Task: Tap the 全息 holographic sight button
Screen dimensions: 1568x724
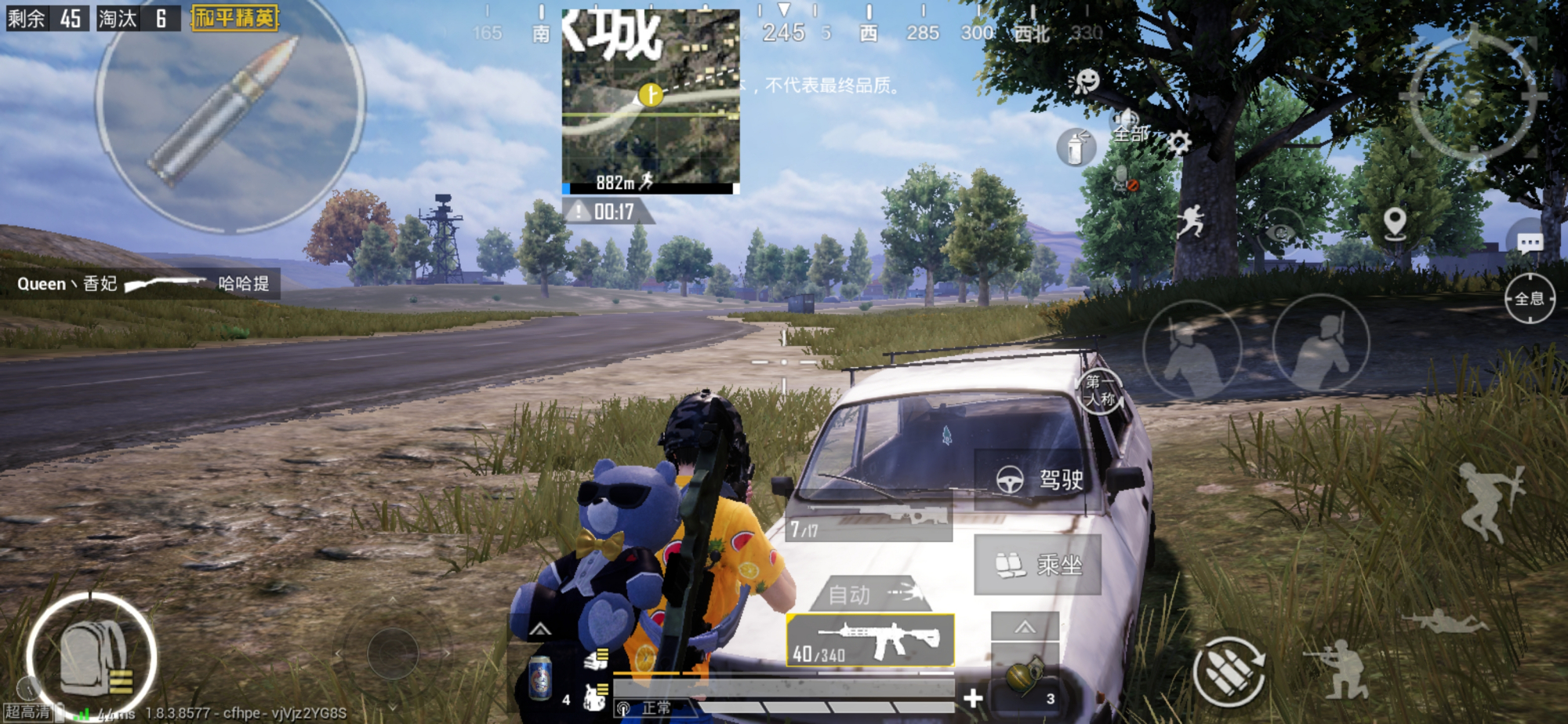Action: point(1529,298)
